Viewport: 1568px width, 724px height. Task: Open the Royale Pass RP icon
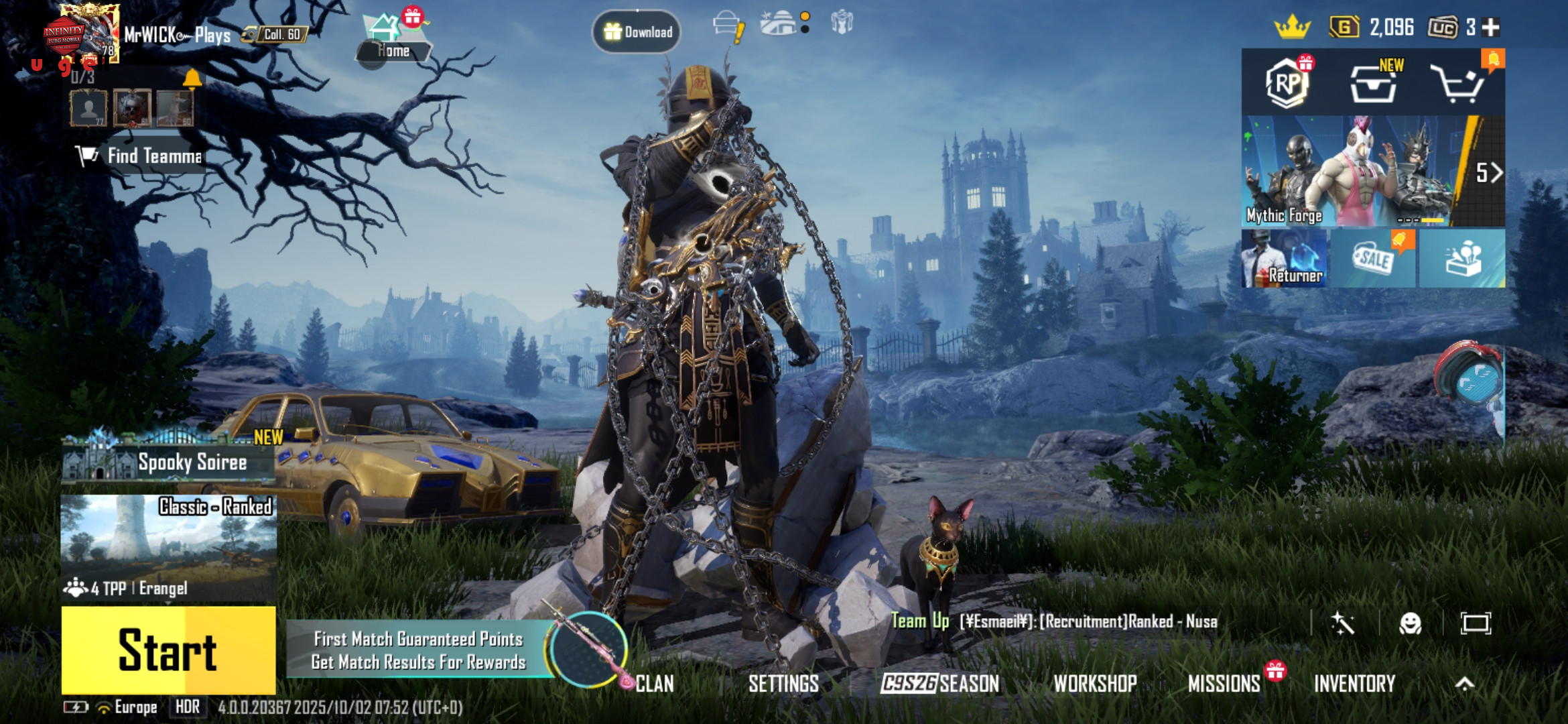click(x=1287, y=83)
